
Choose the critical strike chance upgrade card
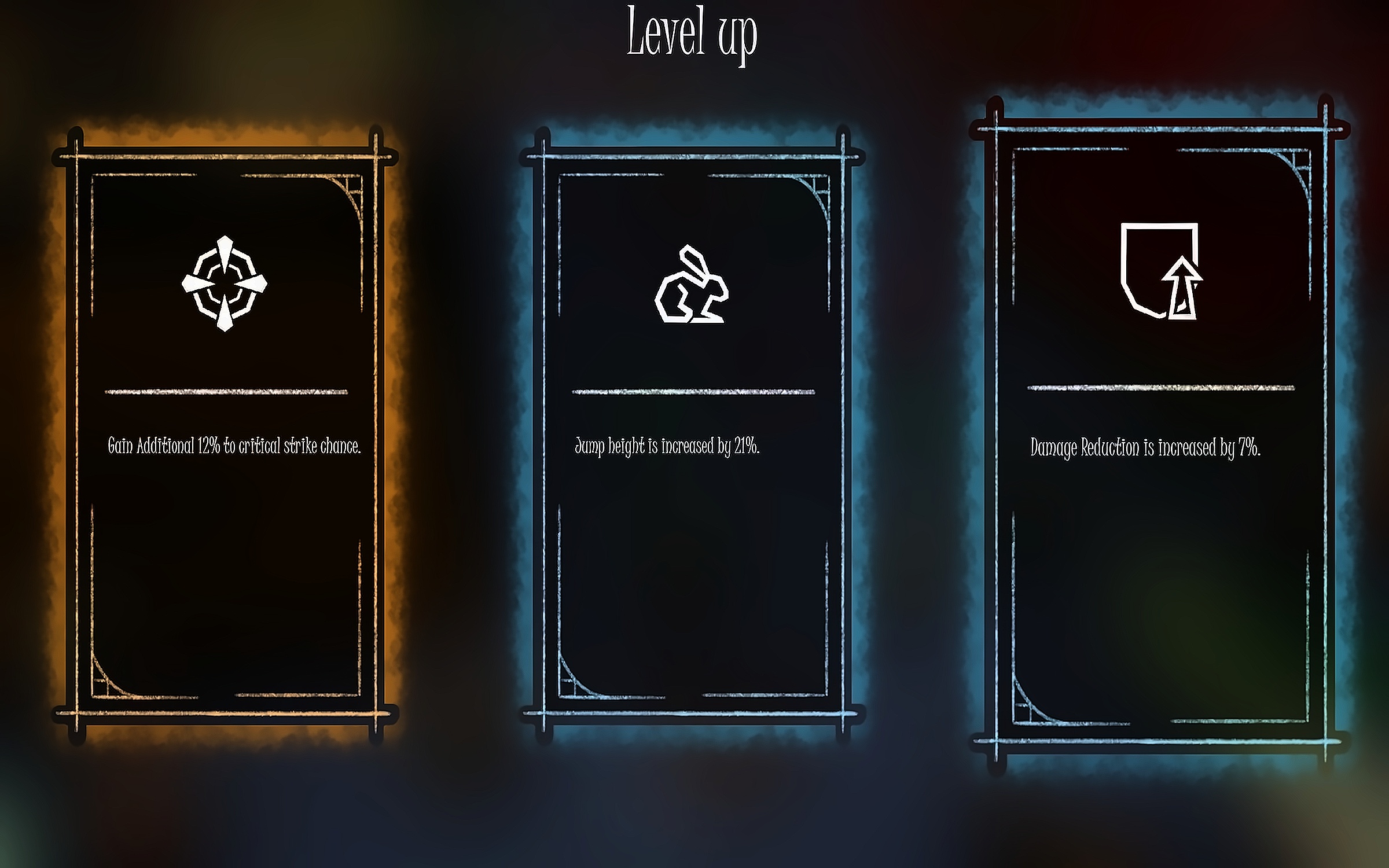pos(226,434)
